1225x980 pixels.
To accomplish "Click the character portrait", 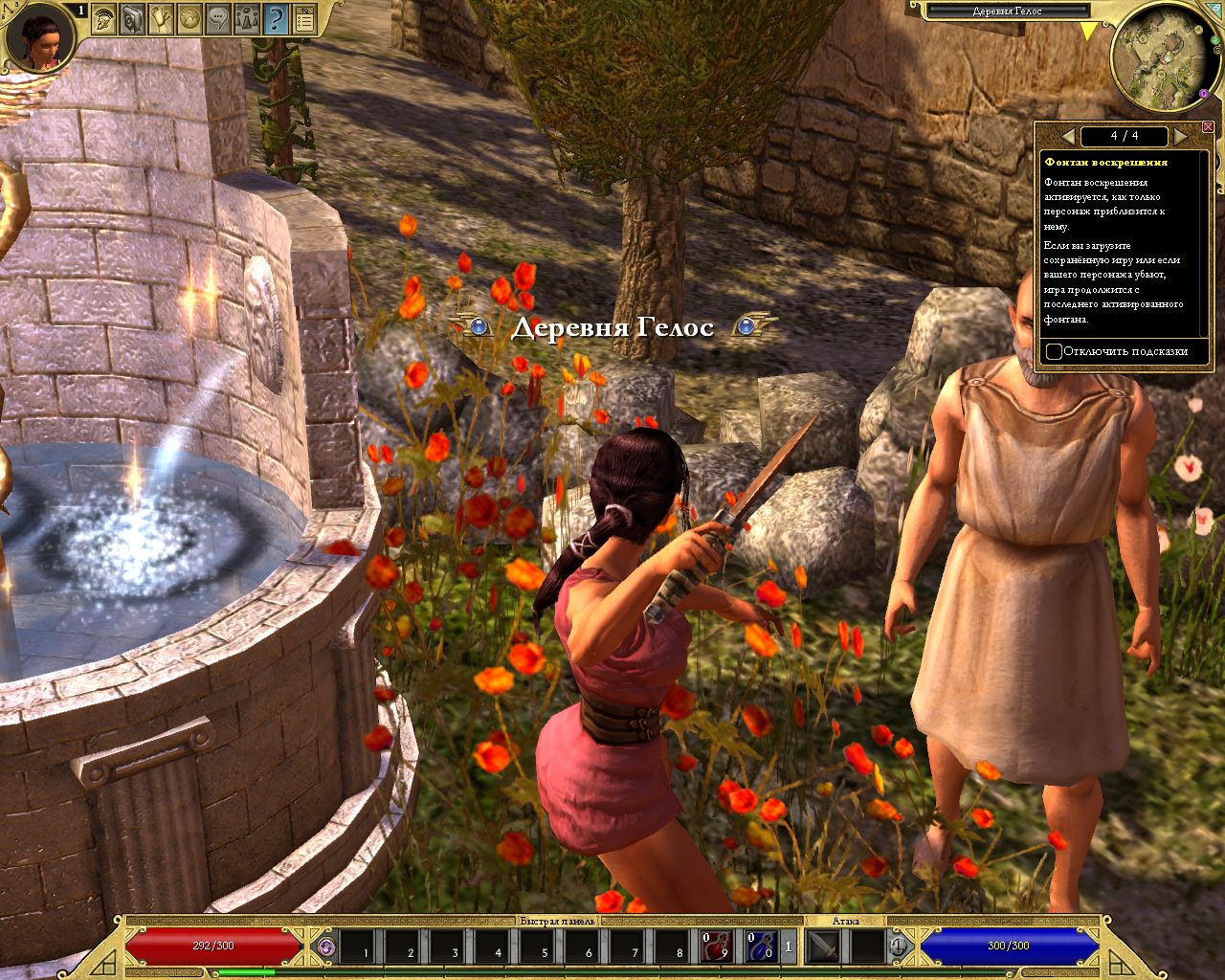I will point(40,38).
